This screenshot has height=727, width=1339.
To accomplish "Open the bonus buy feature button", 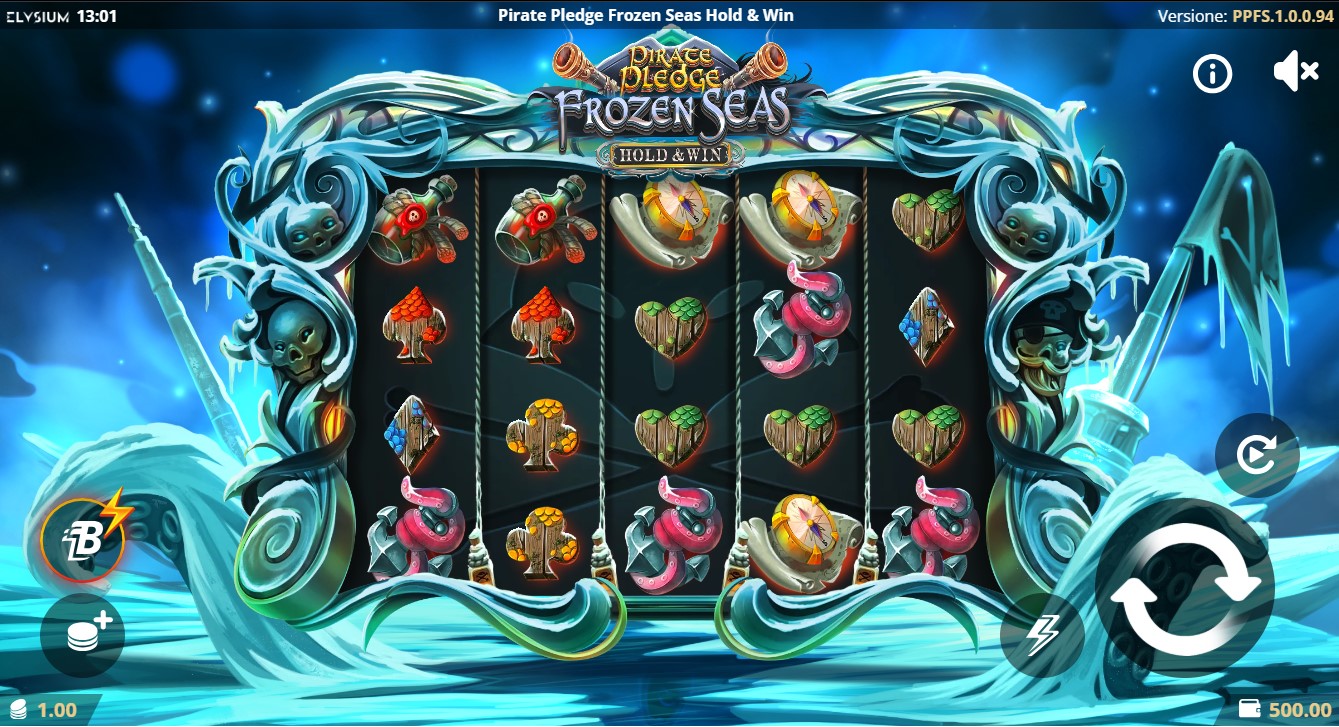I will pos(83,540).
